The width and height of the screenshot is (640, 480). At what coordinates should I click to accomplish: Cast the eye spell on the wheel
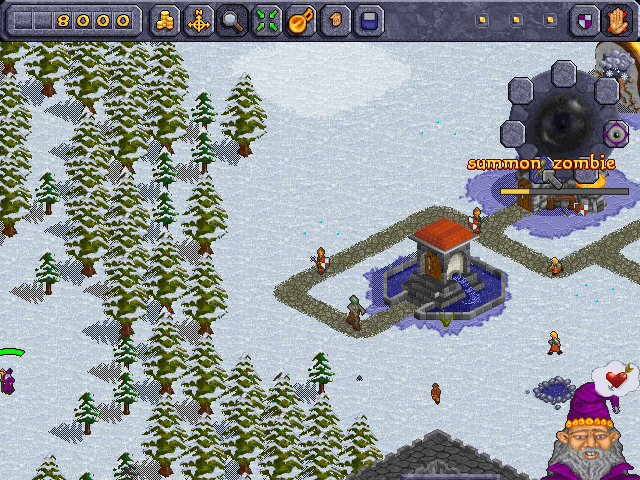[614, 134]
